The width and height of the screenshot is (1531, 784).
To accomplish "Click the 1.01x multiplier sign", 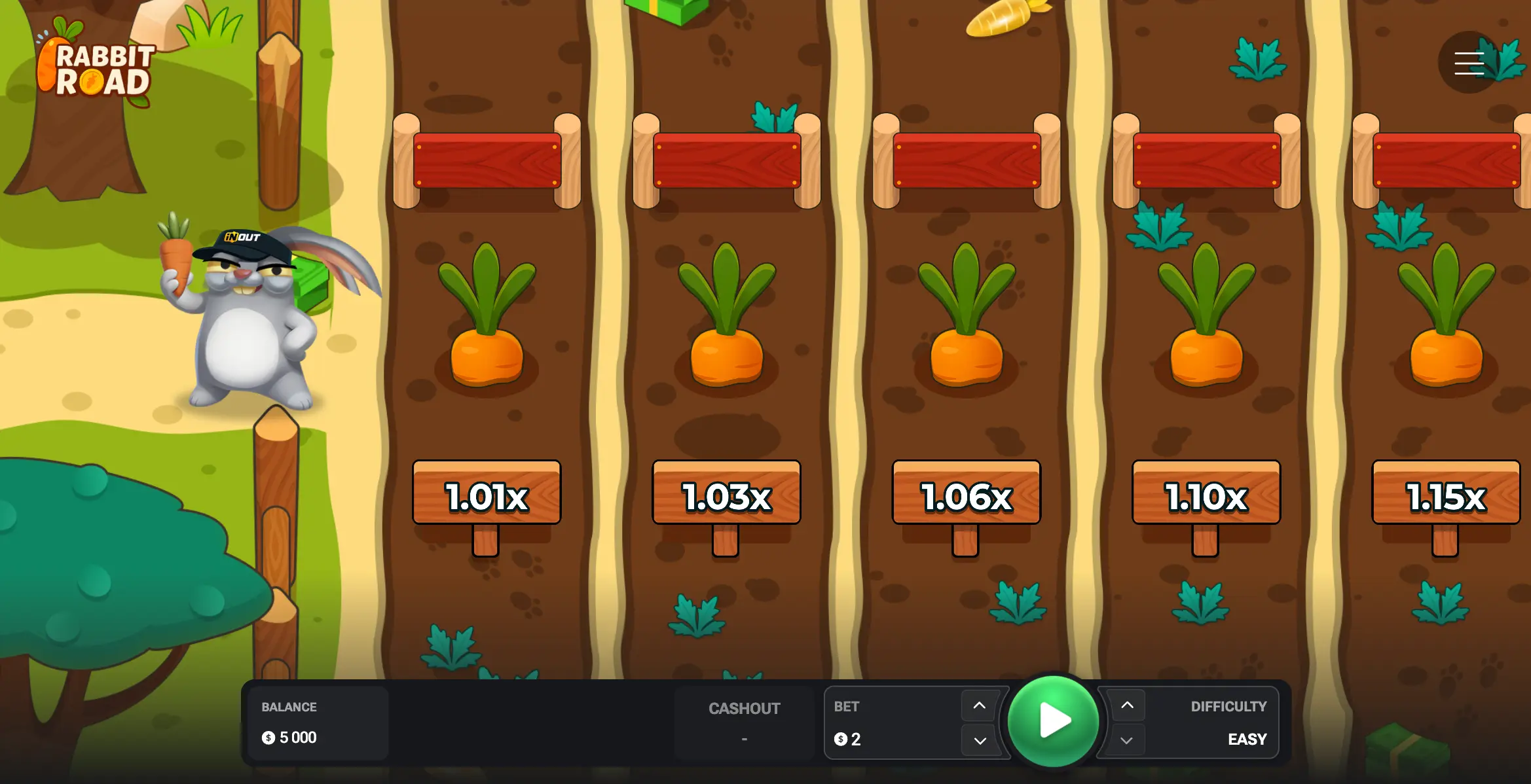I will [486, 496].
